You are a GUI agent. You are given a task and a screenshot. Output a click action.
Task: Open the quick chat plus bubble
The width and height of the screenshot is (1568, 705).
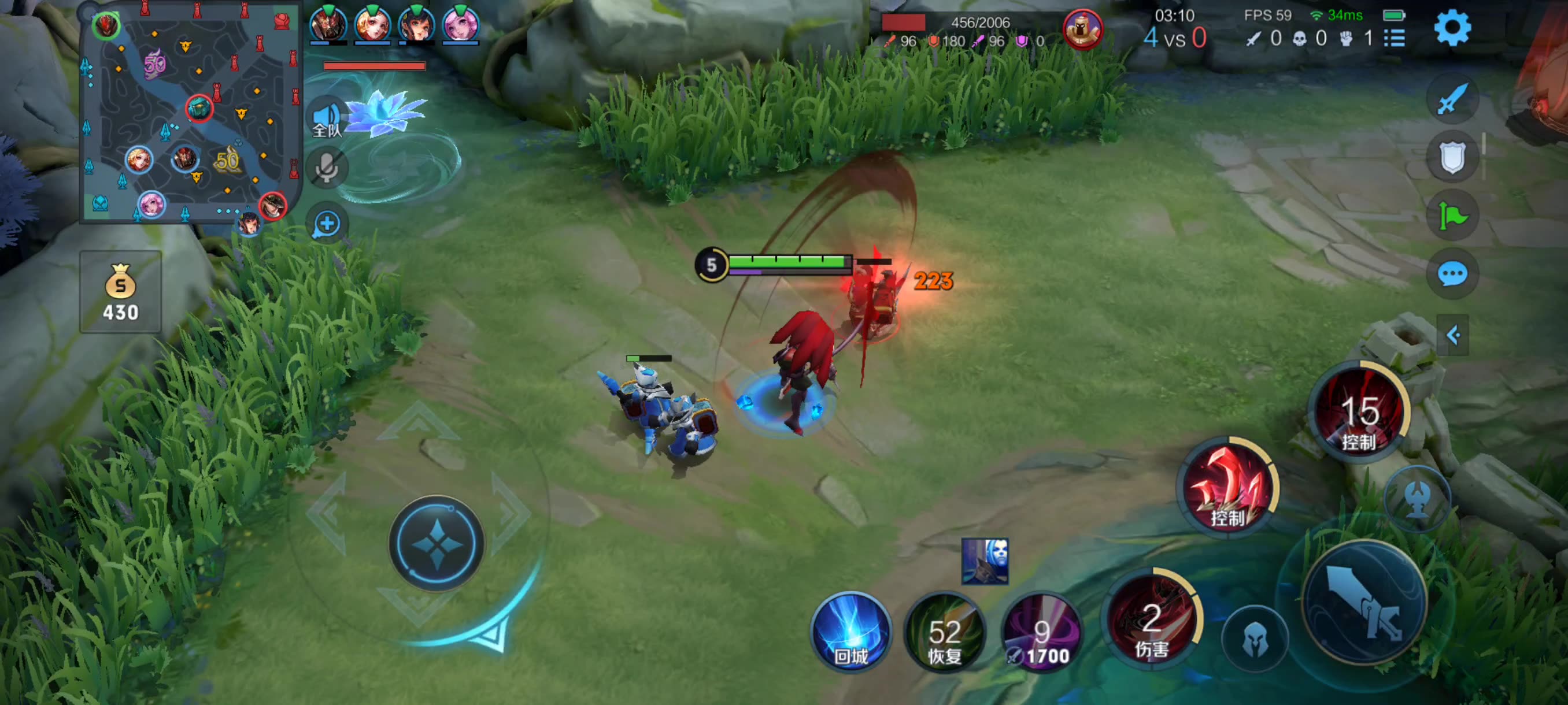click(327, 223)
